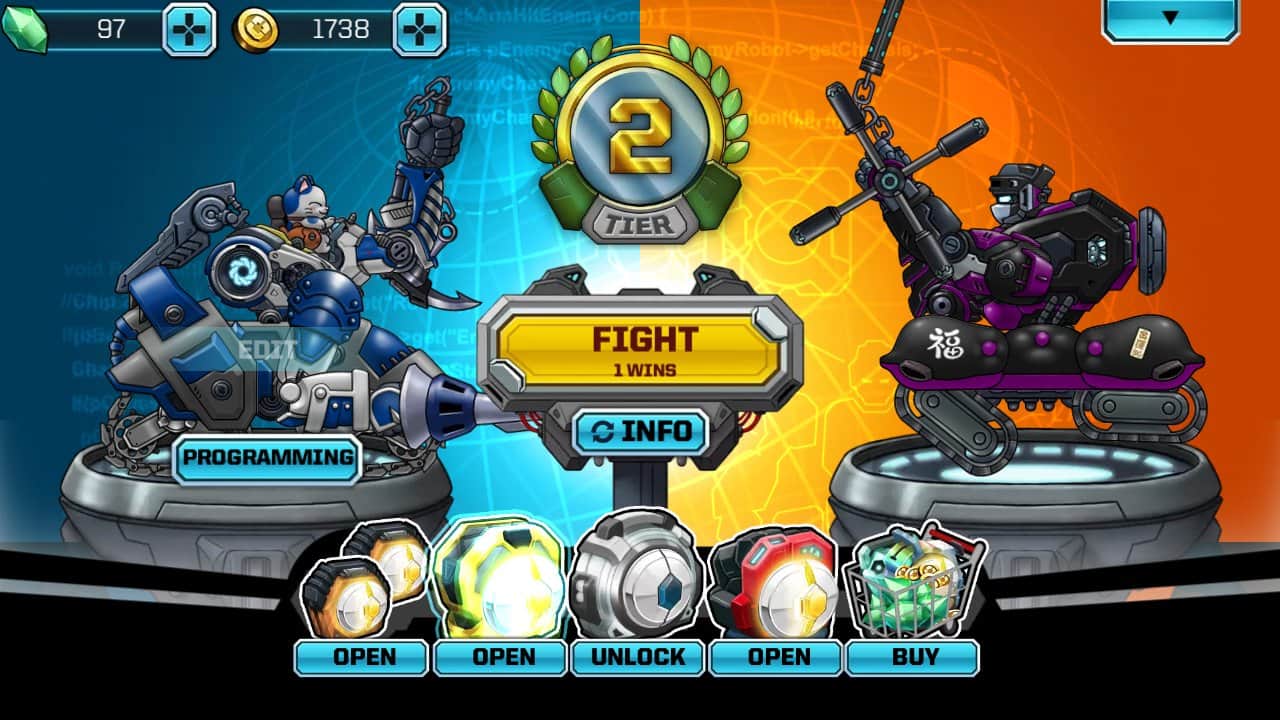Open the INFO panel

[641, 432]
